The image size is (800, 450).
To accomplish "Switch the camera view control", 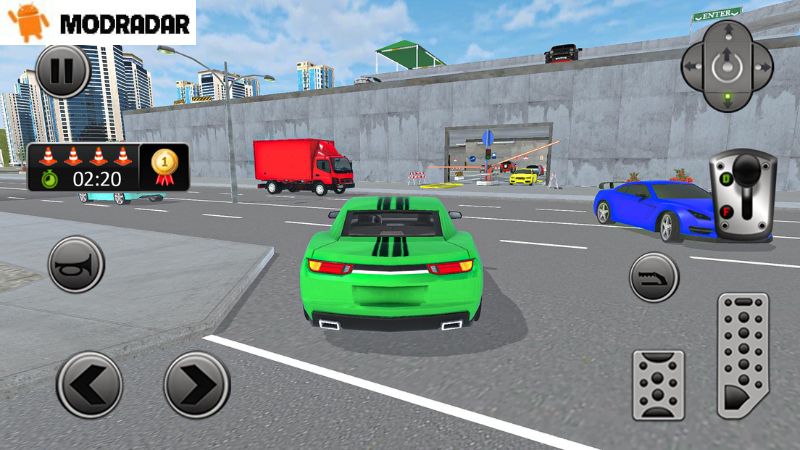I will [727, 67].
